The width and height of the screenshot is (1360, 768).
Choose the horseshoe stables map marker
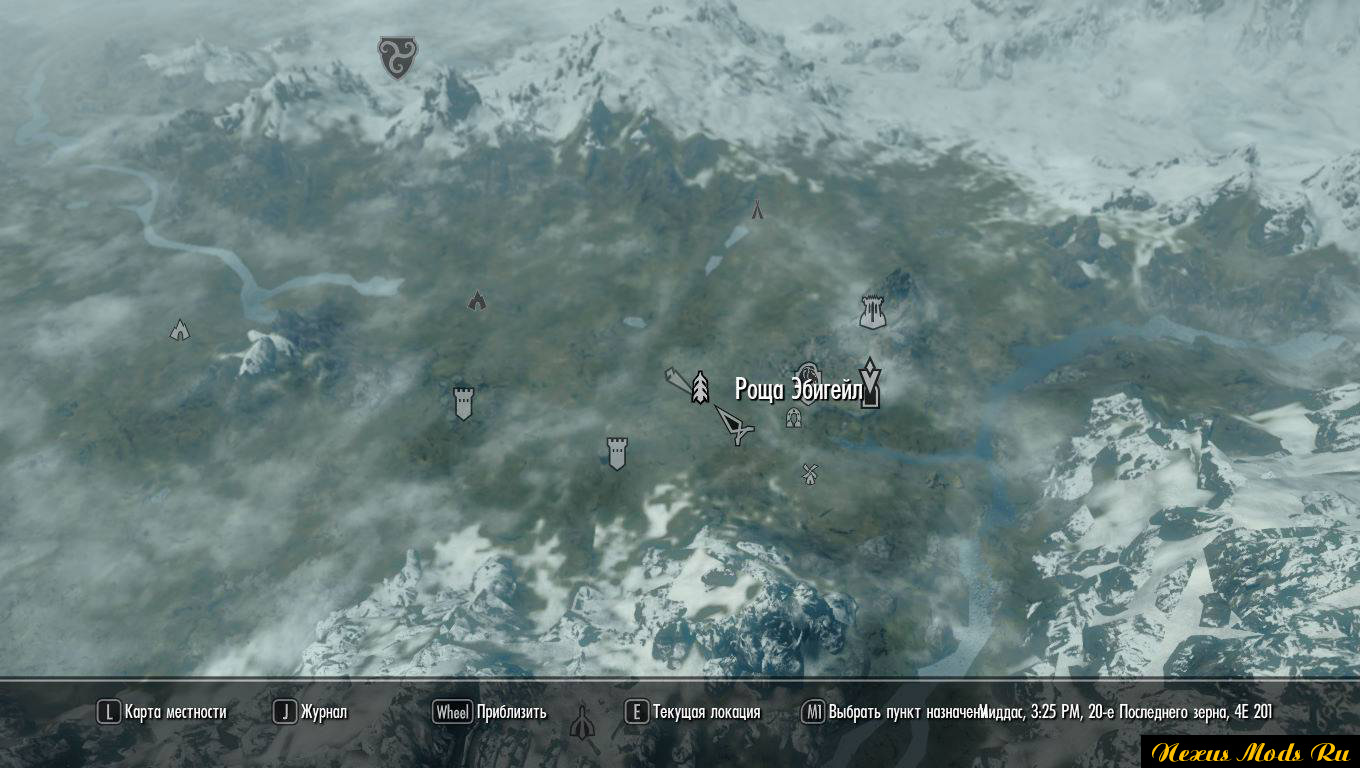pyautogui.click(x=793, y=417)
